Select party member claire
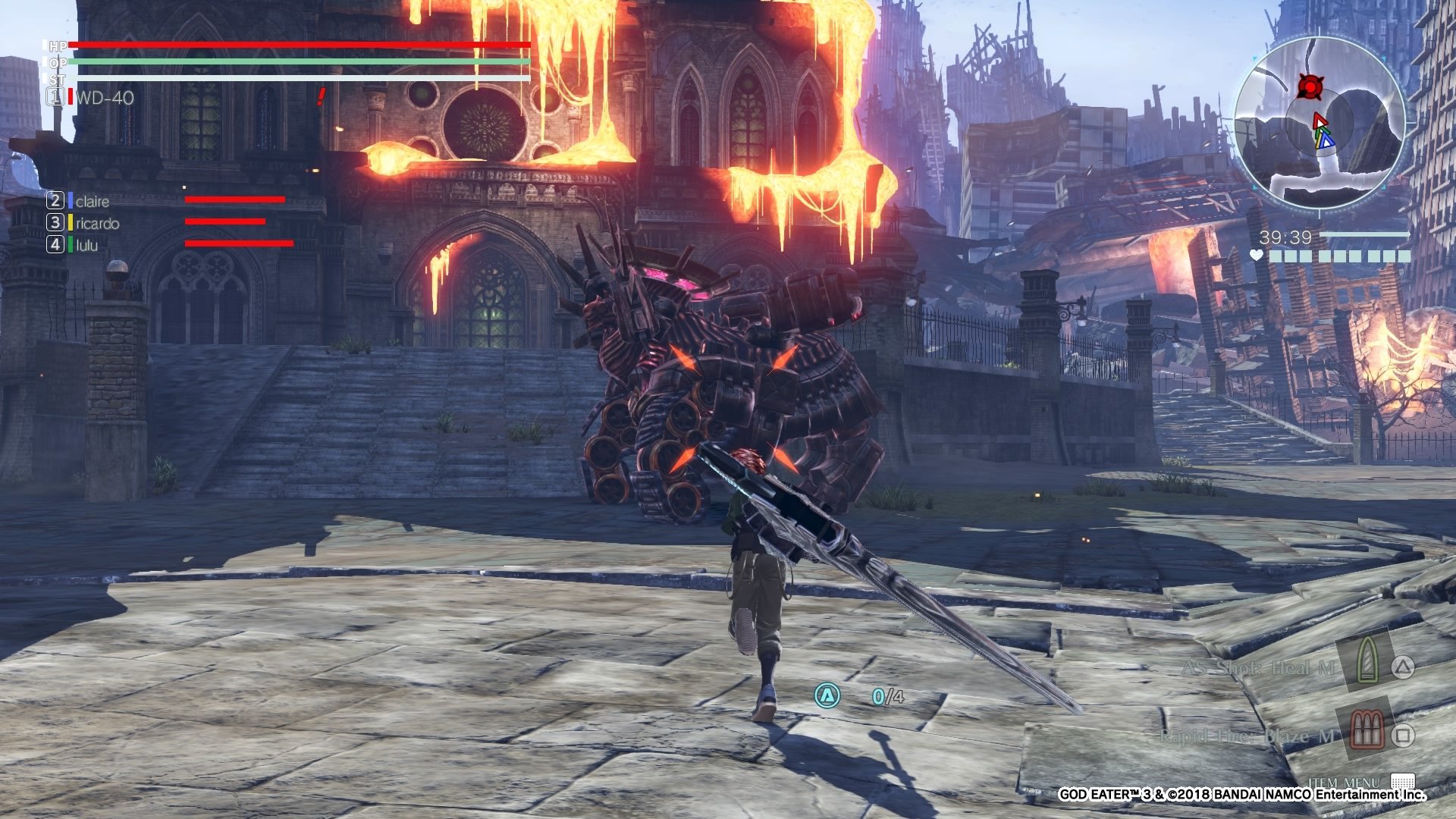Screen dimensions: 1456x819 [93, 201]
